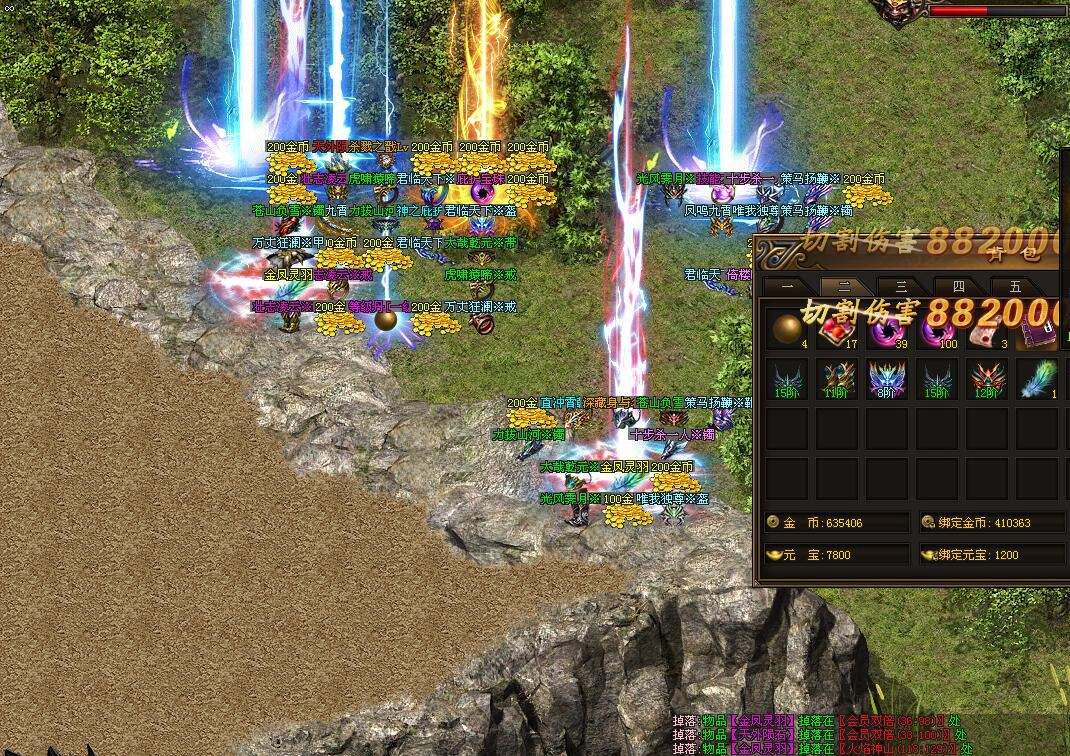
Task: Open backpack tab 二
Action: pyautogui.click(x=843, y=286)
